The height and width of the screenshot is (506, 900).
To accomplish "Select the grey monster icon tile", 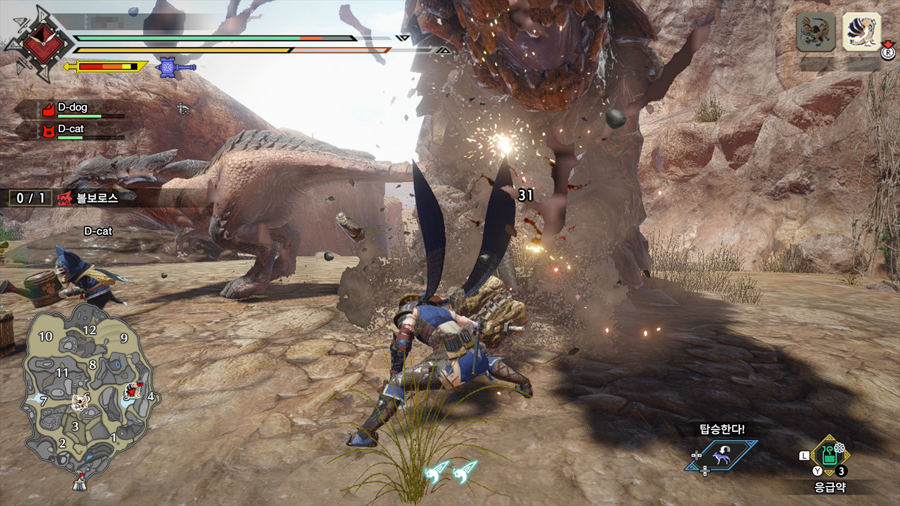I will (816, 32).
